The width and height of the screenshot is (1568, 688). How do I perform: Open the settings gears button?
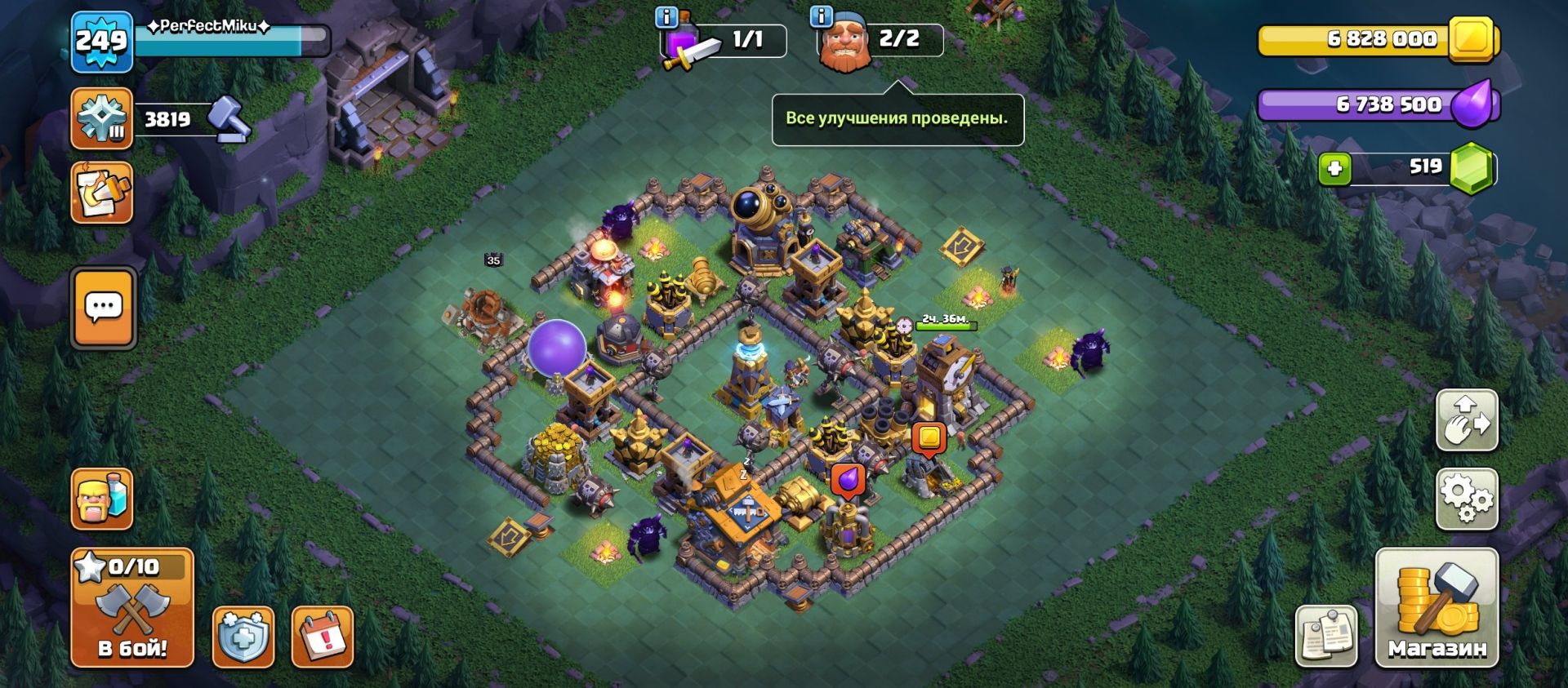pos(1467,499)
